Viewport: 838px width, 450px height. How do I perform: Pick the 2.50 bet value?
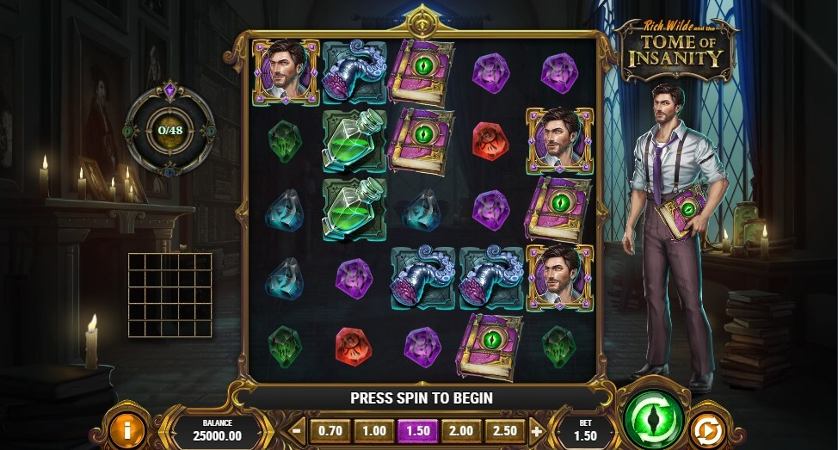[505, 431]
